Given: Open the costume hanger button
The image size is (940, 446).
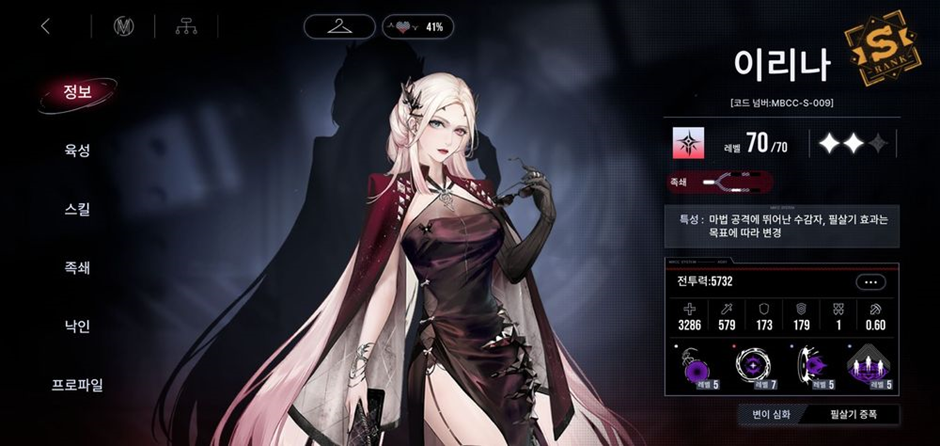Looking at the screenshot, I should pyautogui.click(x=339, y=26).
